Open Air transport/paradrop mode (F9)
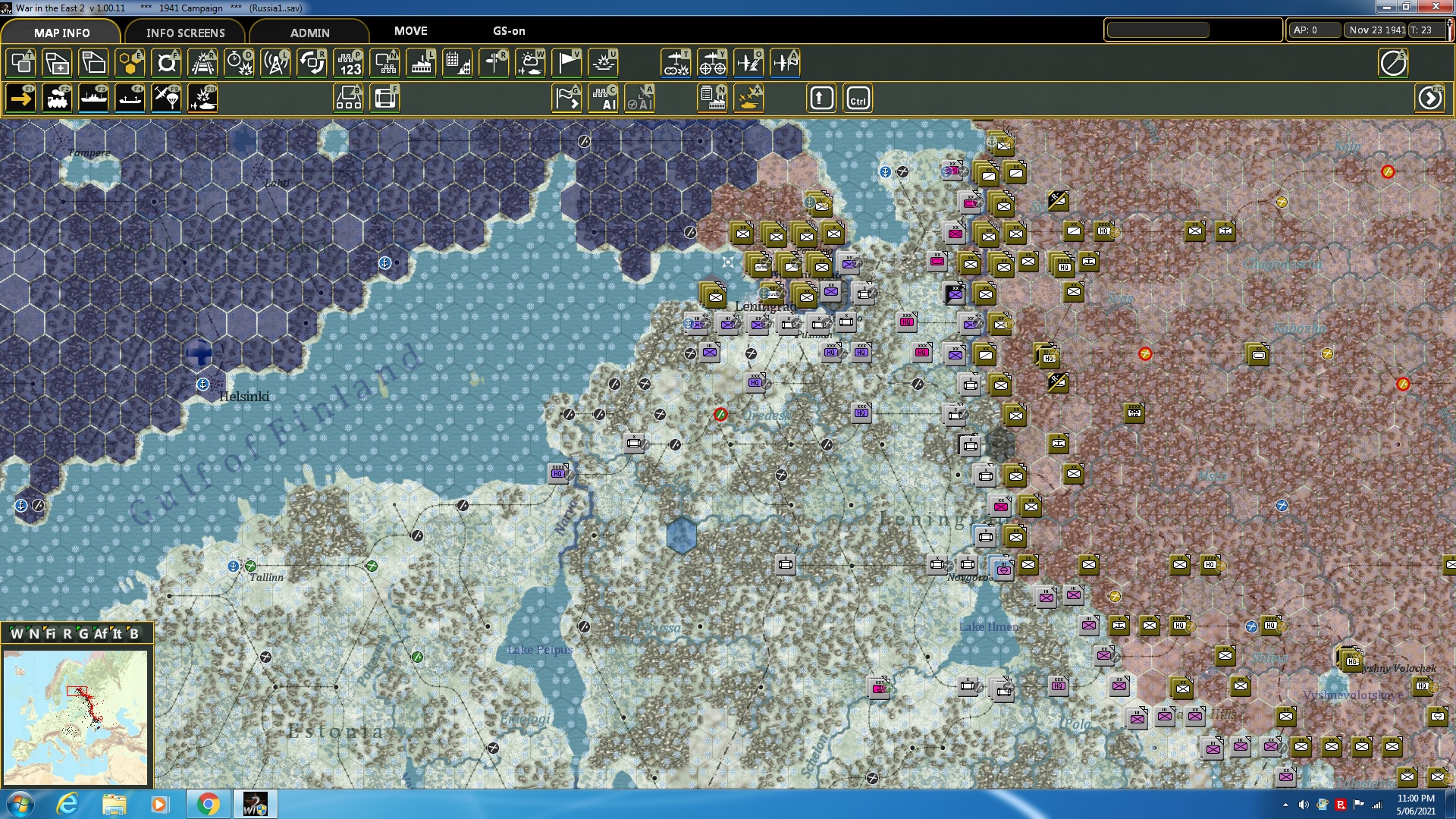Viewport: 1456px width, 819px height. [166, 98]
